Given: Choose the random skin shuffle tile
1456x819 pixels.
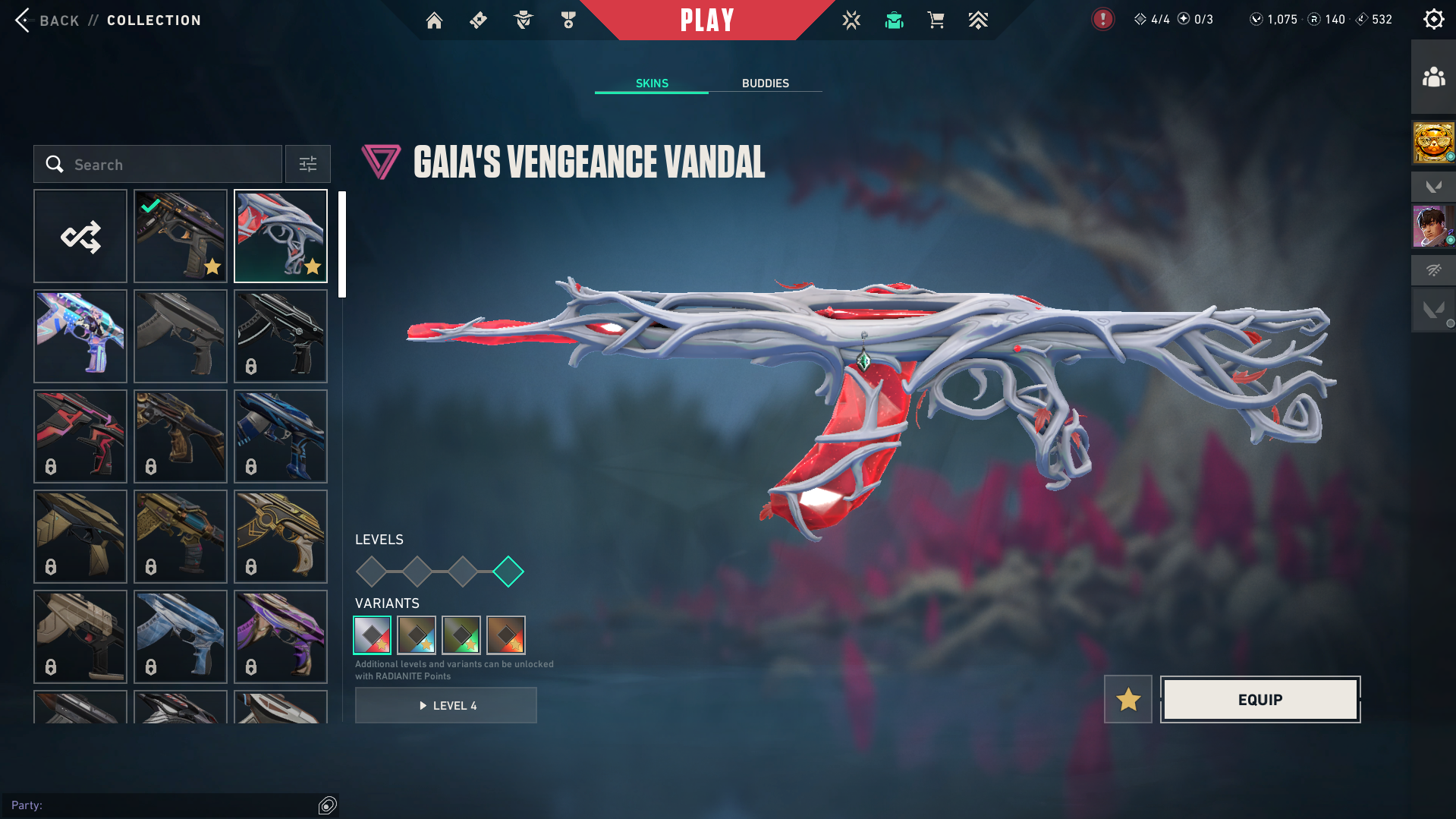Looking at the screenshot, I should pyautogui.click(x=80, y=237).
